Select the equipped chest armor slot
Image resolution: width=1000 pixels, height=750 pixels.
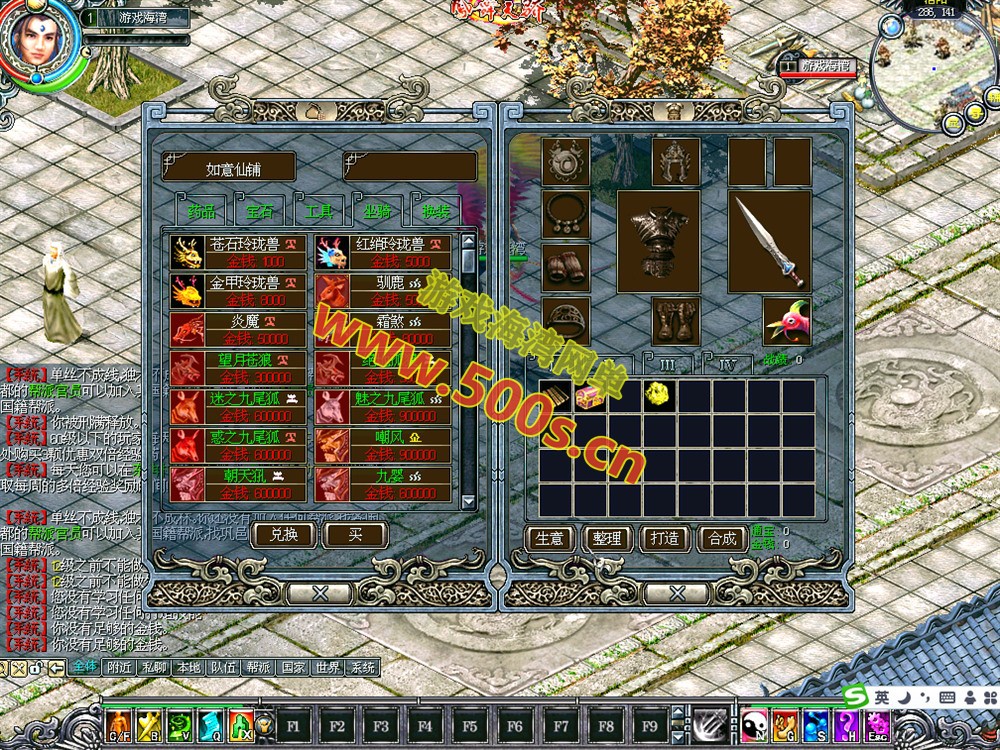[657, 241]
